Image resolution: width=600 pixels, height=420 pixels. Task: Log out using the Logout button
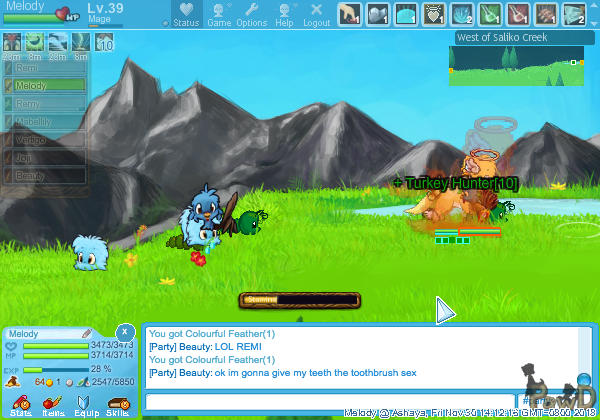click(x=316, y=15)
